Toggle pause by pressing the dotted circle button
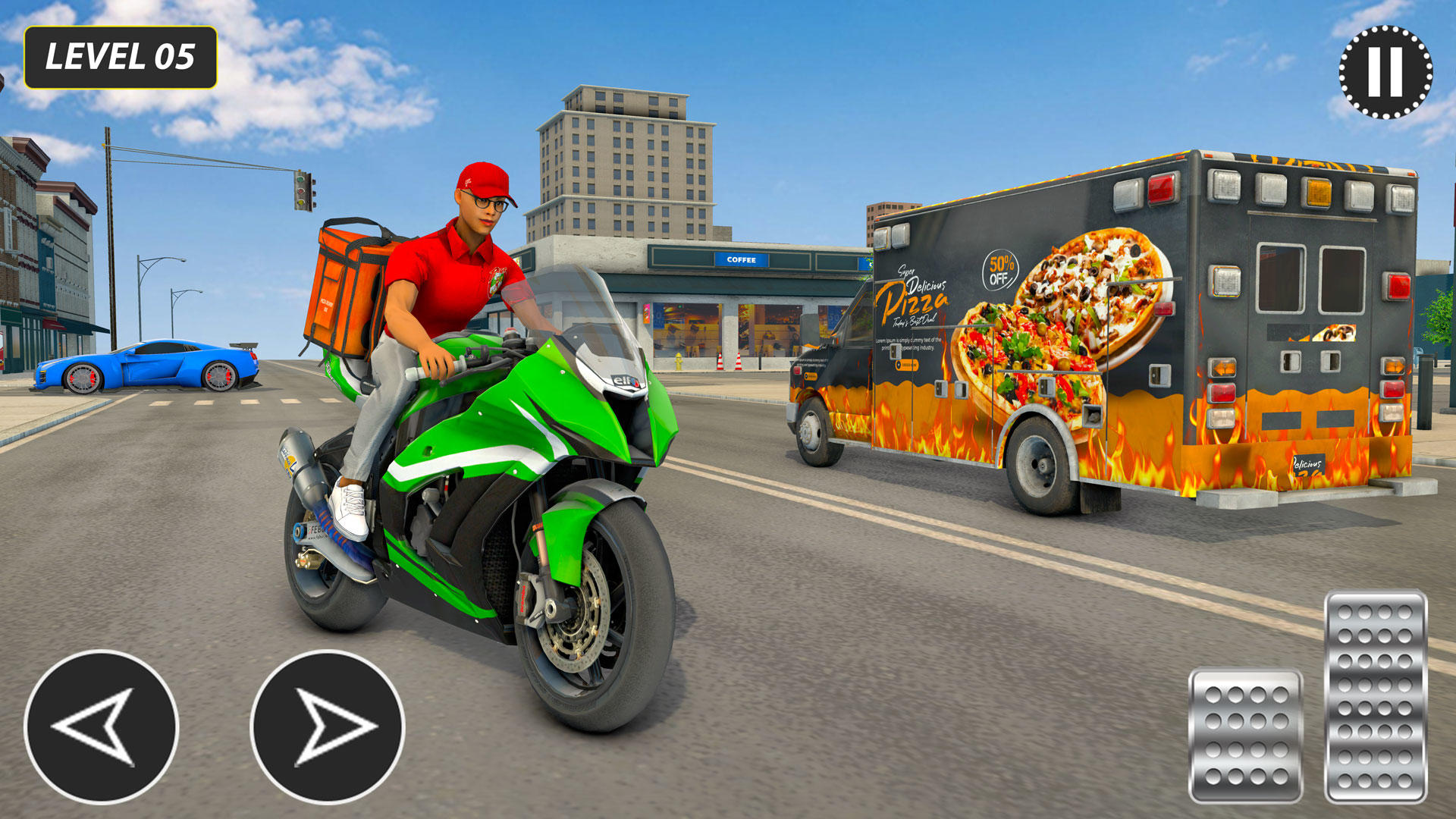 coord(1385,72)
